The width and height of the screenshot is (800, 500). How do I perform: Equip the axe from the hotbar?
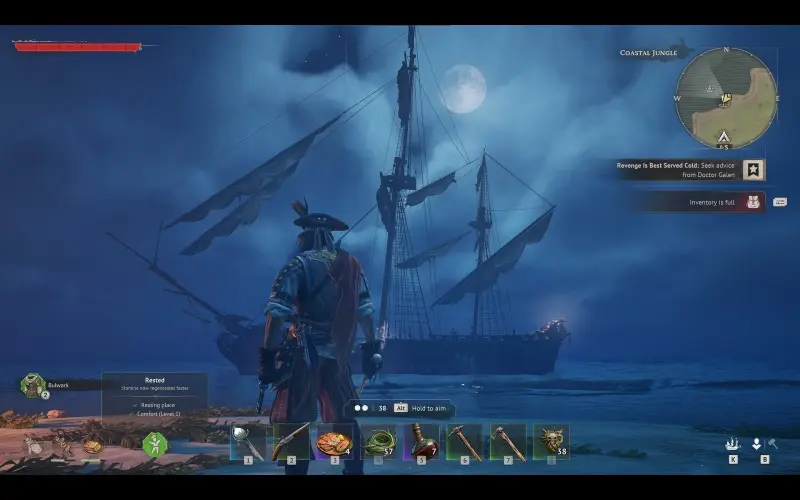(x=508, y=441)
